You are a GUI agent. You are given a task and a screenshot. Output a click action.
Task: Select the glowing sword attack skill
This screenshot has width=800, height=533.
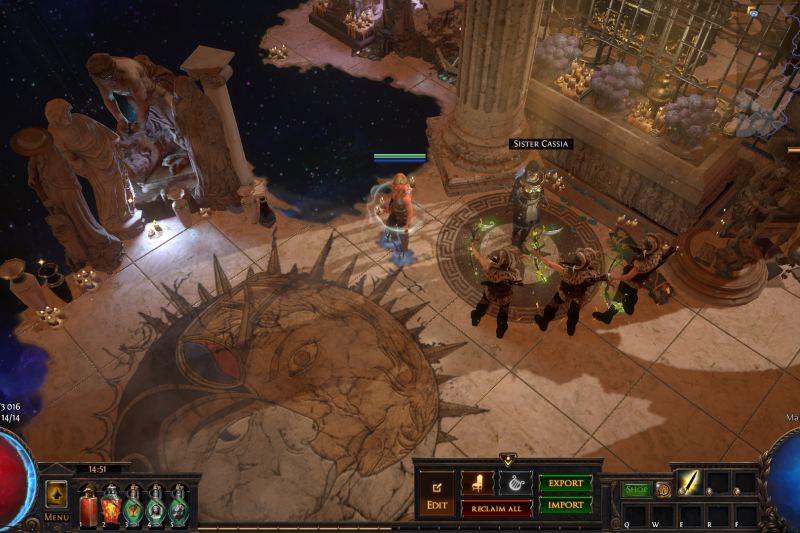click(689, 484)
